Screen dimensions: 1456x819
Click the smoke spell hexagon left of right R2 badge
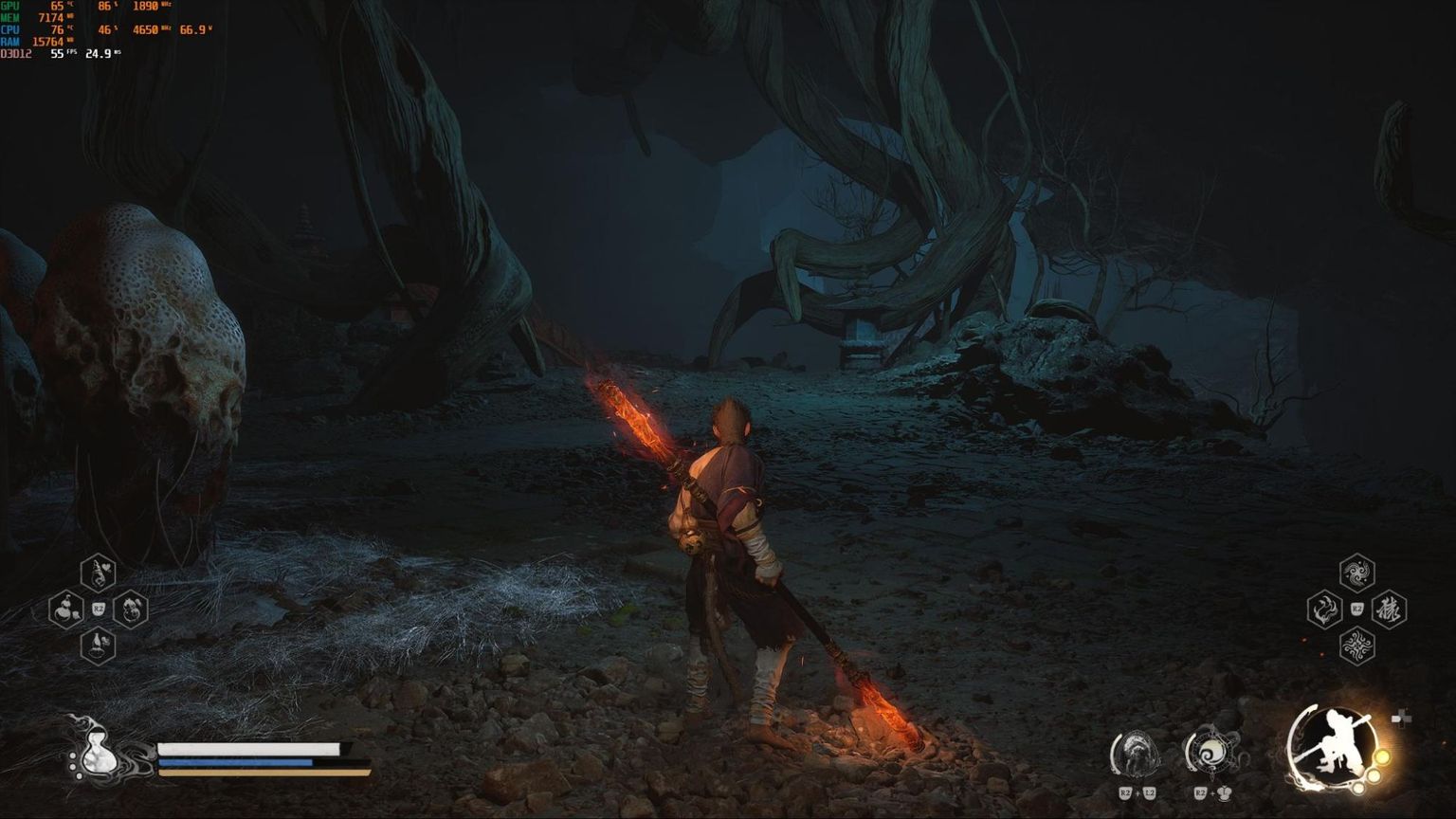[1324, 610]
